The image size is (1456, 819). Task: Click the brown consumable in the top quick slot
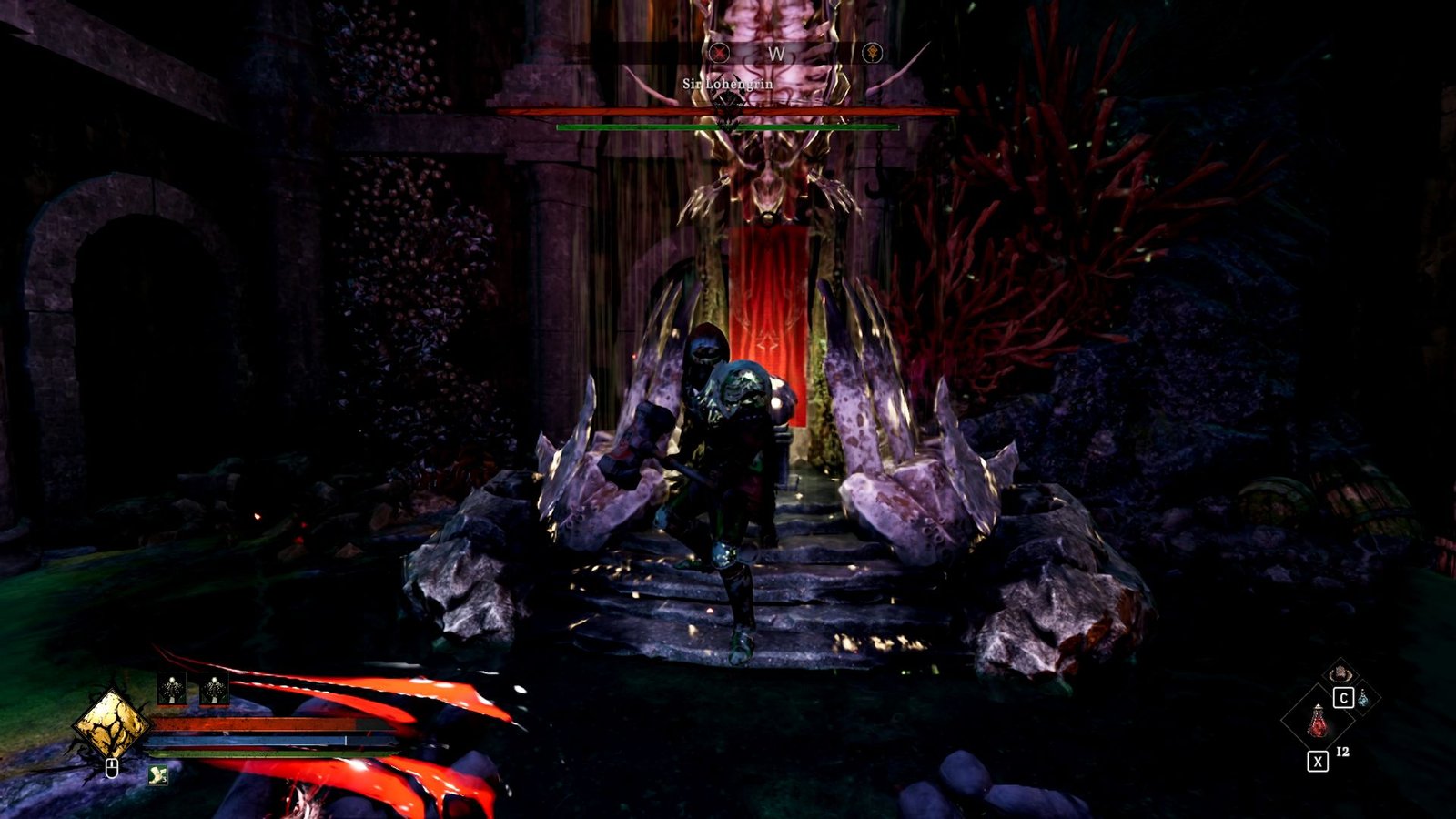coord(1340,675)
